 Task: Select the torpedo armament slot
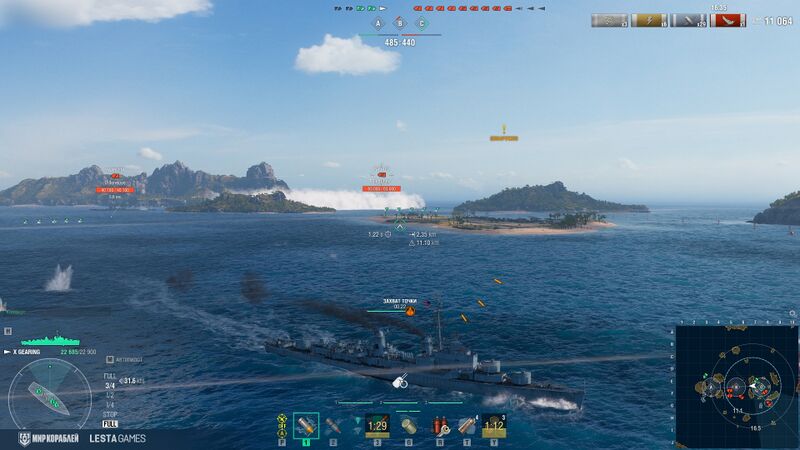pyautogui.click(x=357, y=426)
